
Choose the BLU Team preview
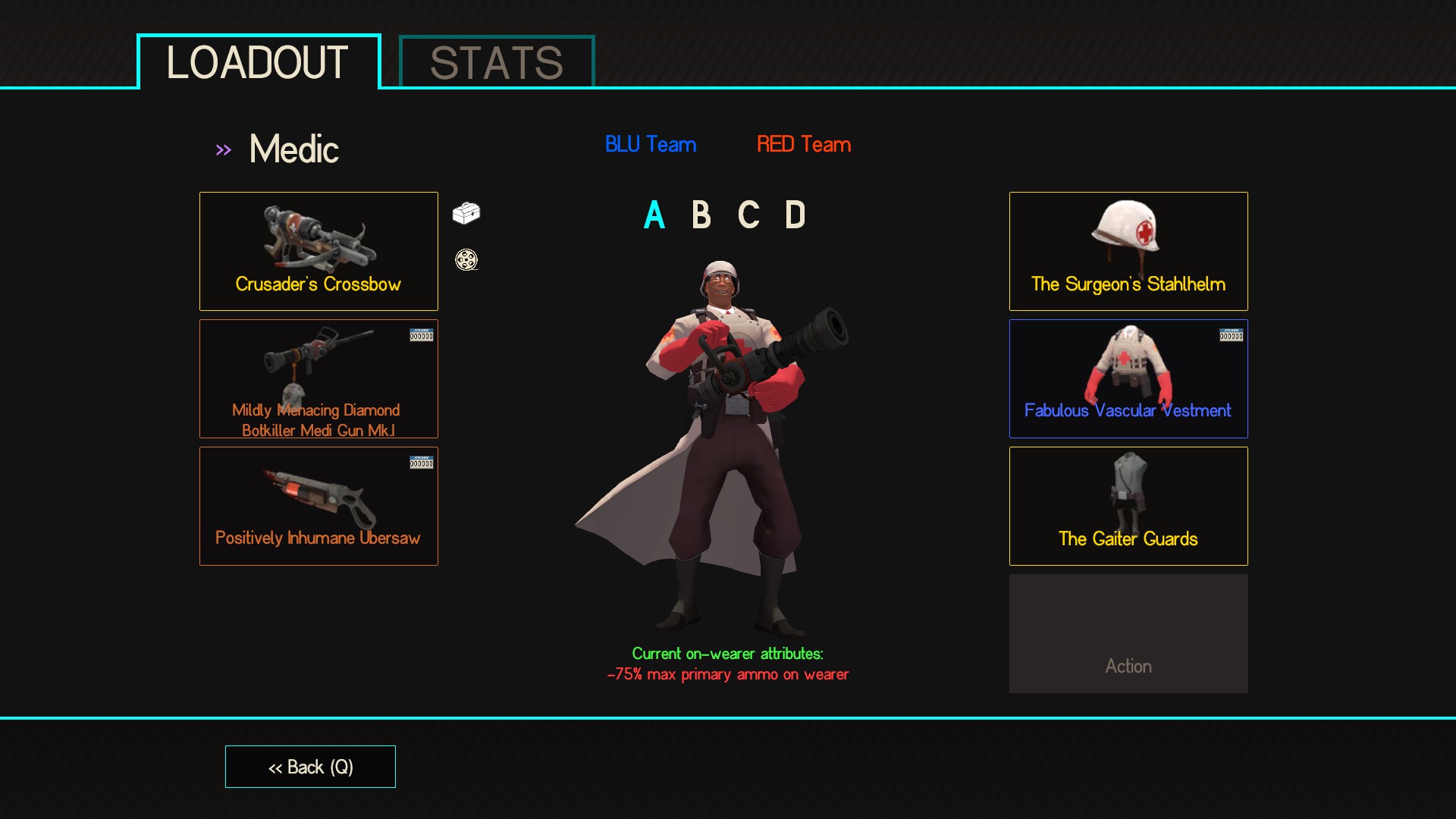pos(651,144)
